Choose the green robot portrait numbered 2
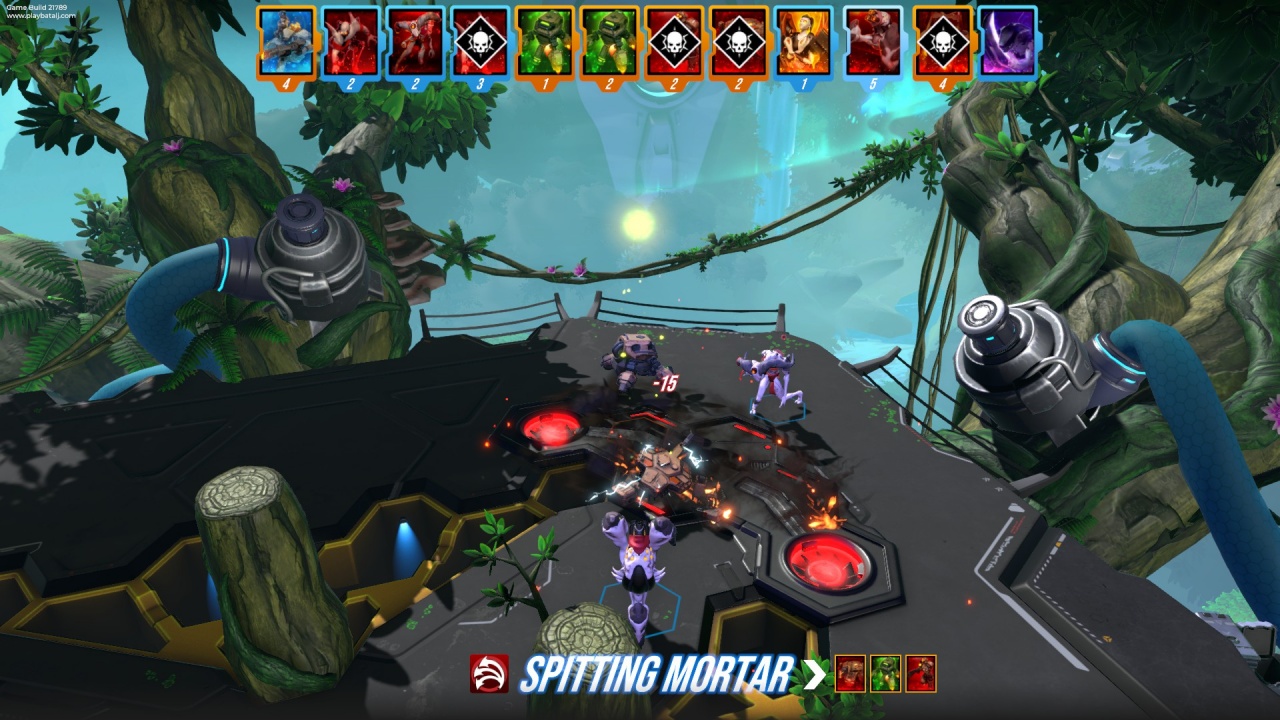The height and width of the screenshot is (720, 1280). pos(610,42)
